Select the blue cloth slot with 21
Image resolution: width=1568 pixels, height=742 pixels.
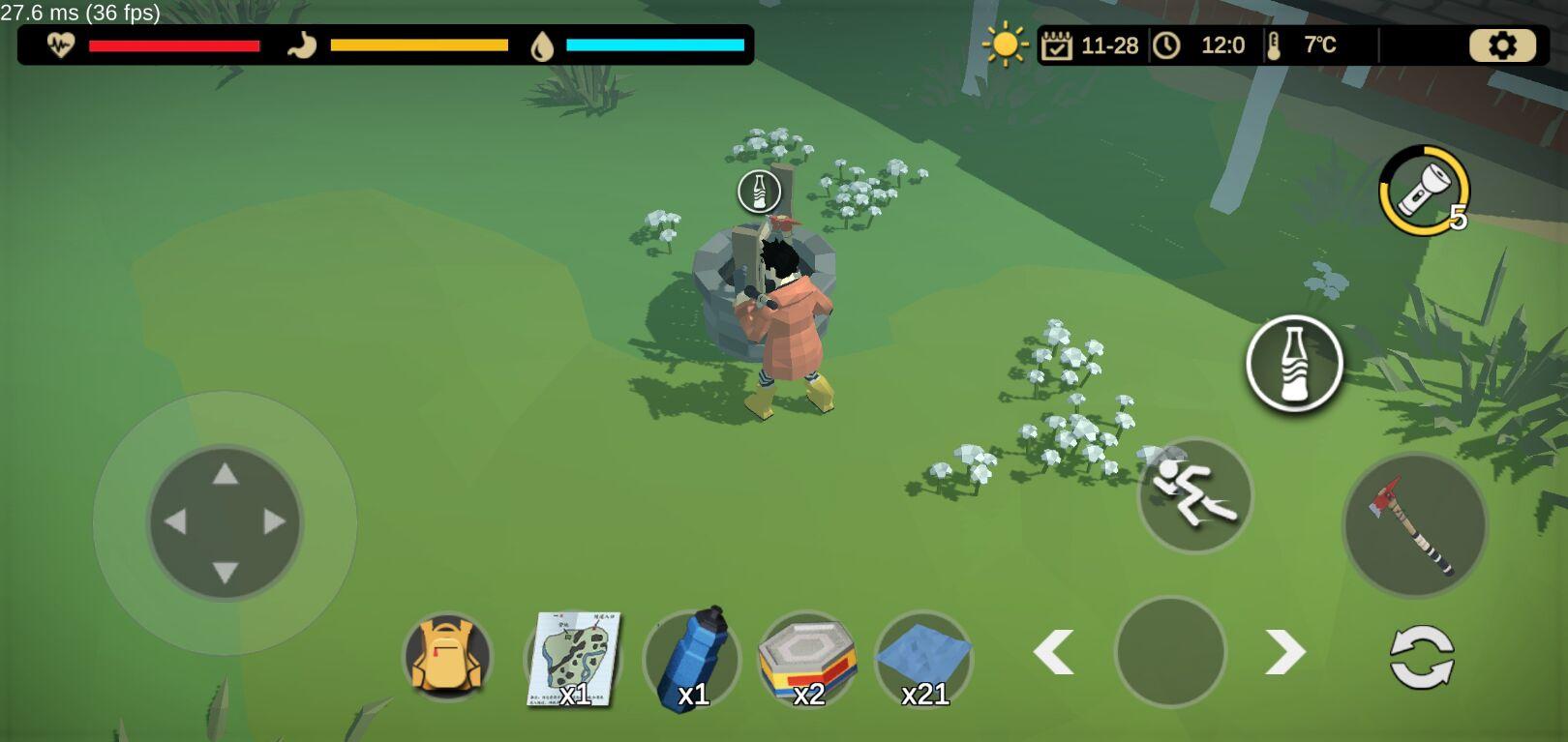[923, 660]
